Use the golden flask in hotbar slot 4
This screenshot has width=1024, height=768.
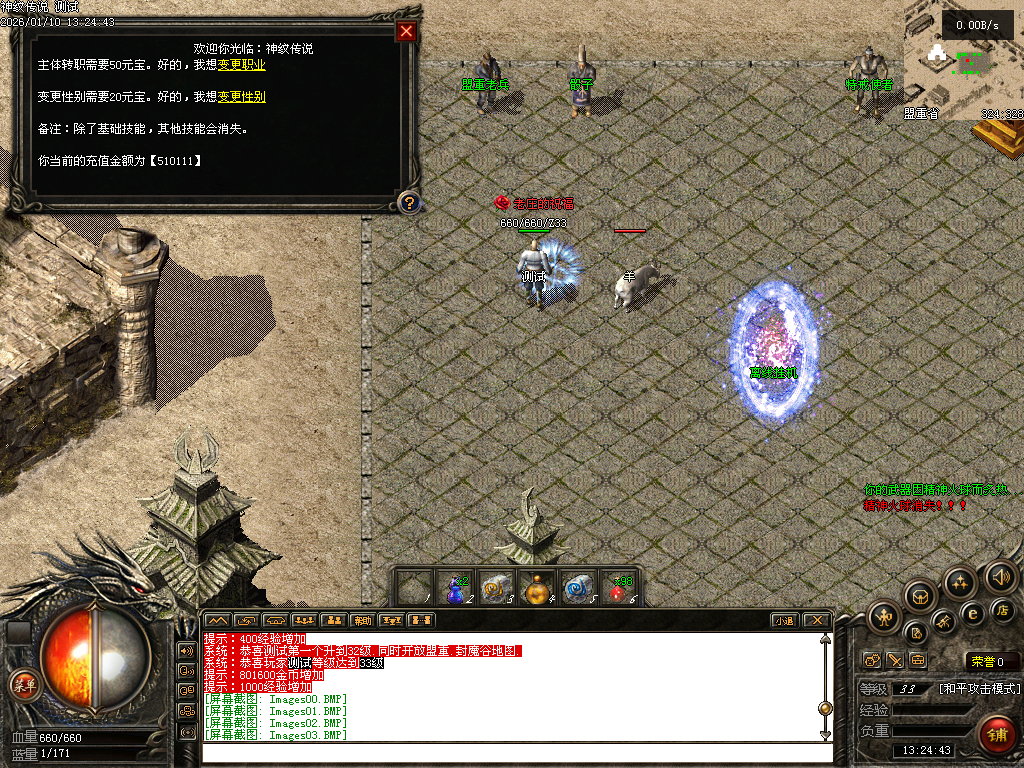(538, 589)
